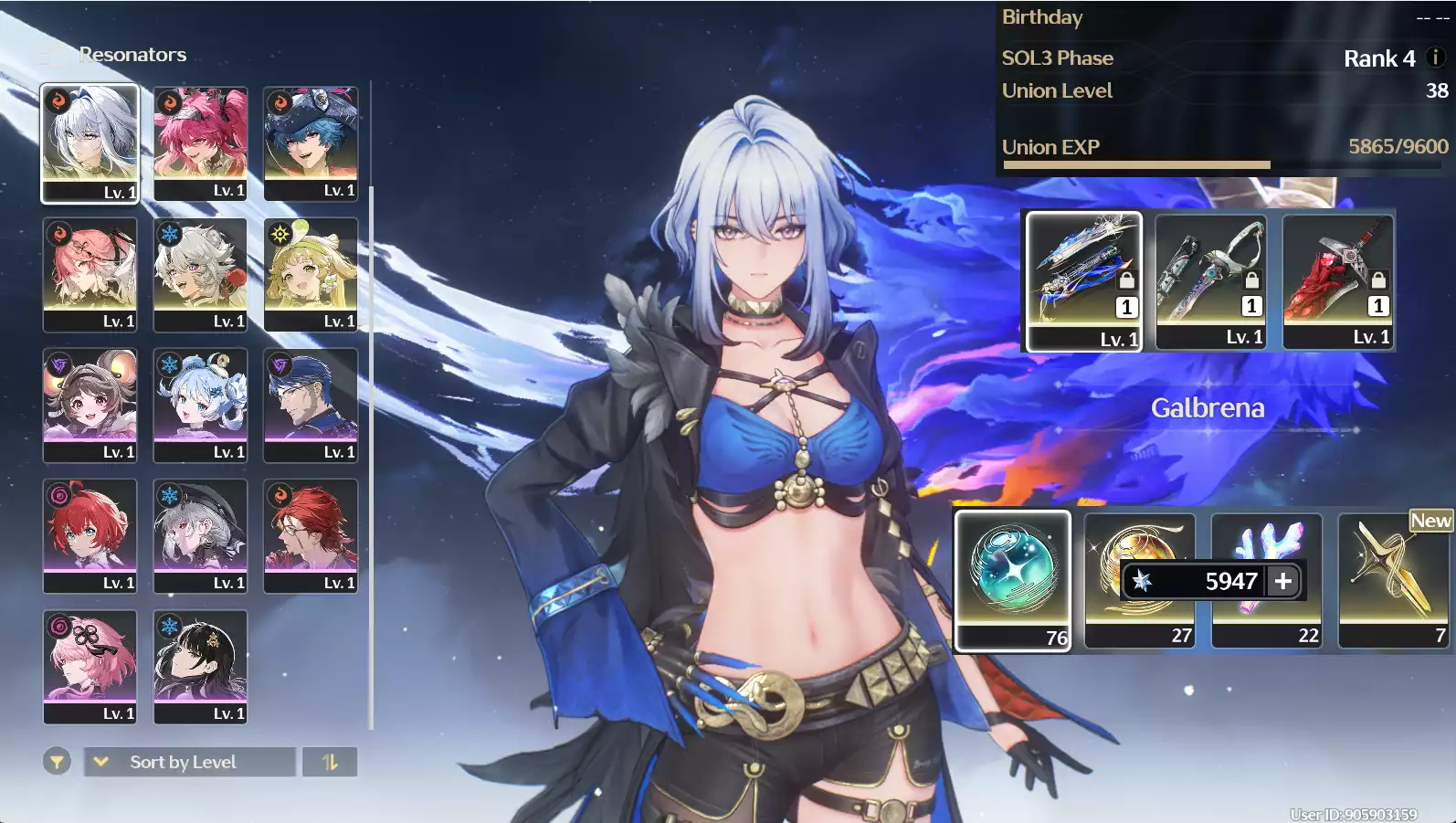Choose the blue-haired man with cap
1456x823 pixels.
[x=311, y=404]
